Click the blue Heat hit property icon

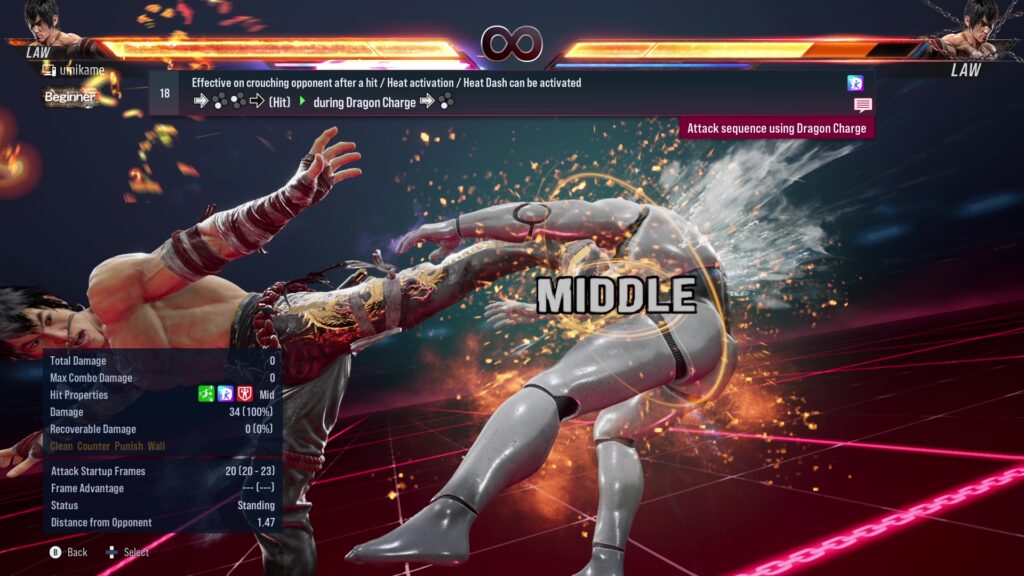click(225, 395)
